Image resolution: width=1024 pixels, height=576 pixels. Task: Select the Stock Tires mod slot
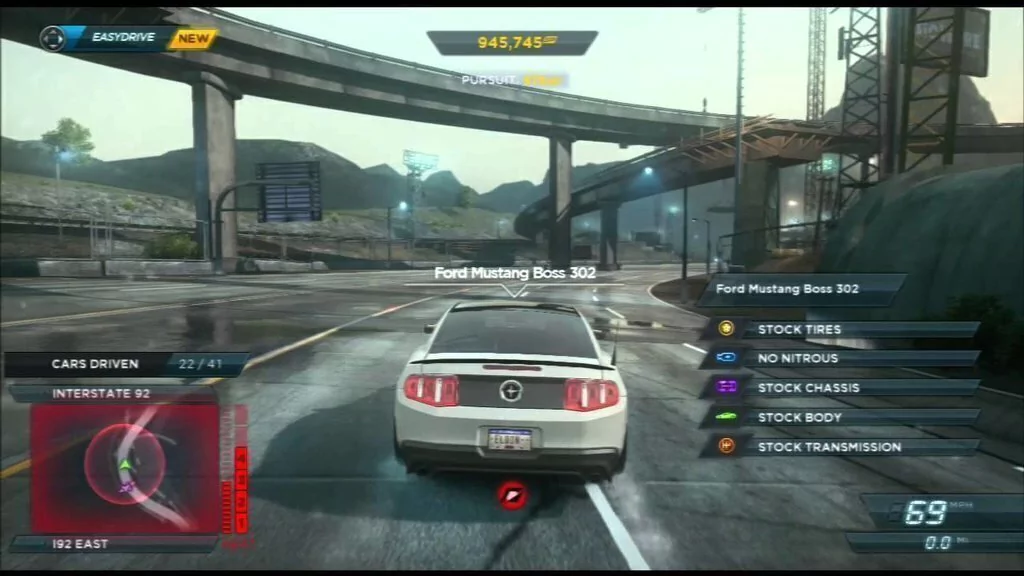(x=840, y=329)
